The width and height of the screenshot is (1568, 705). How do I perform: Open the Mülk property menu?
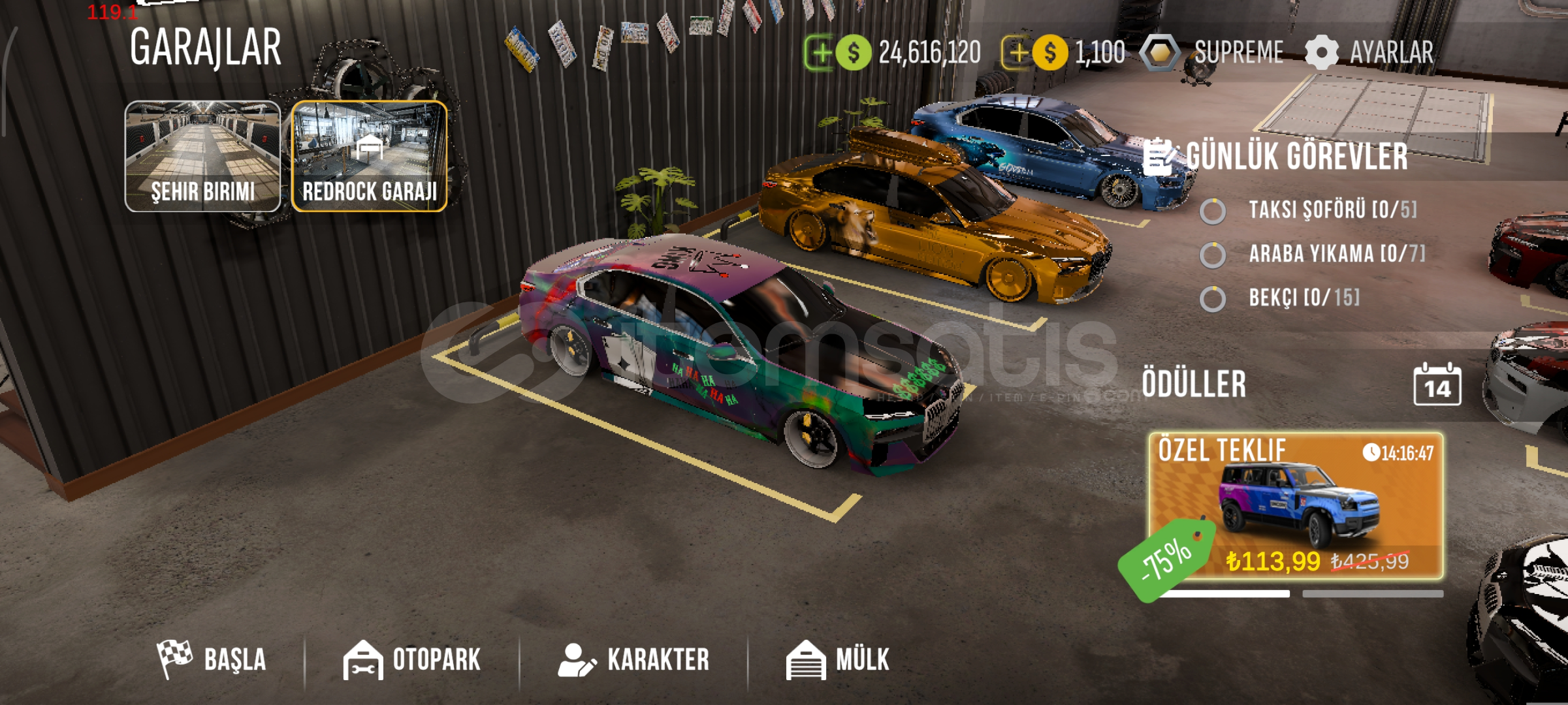[838, 659]
